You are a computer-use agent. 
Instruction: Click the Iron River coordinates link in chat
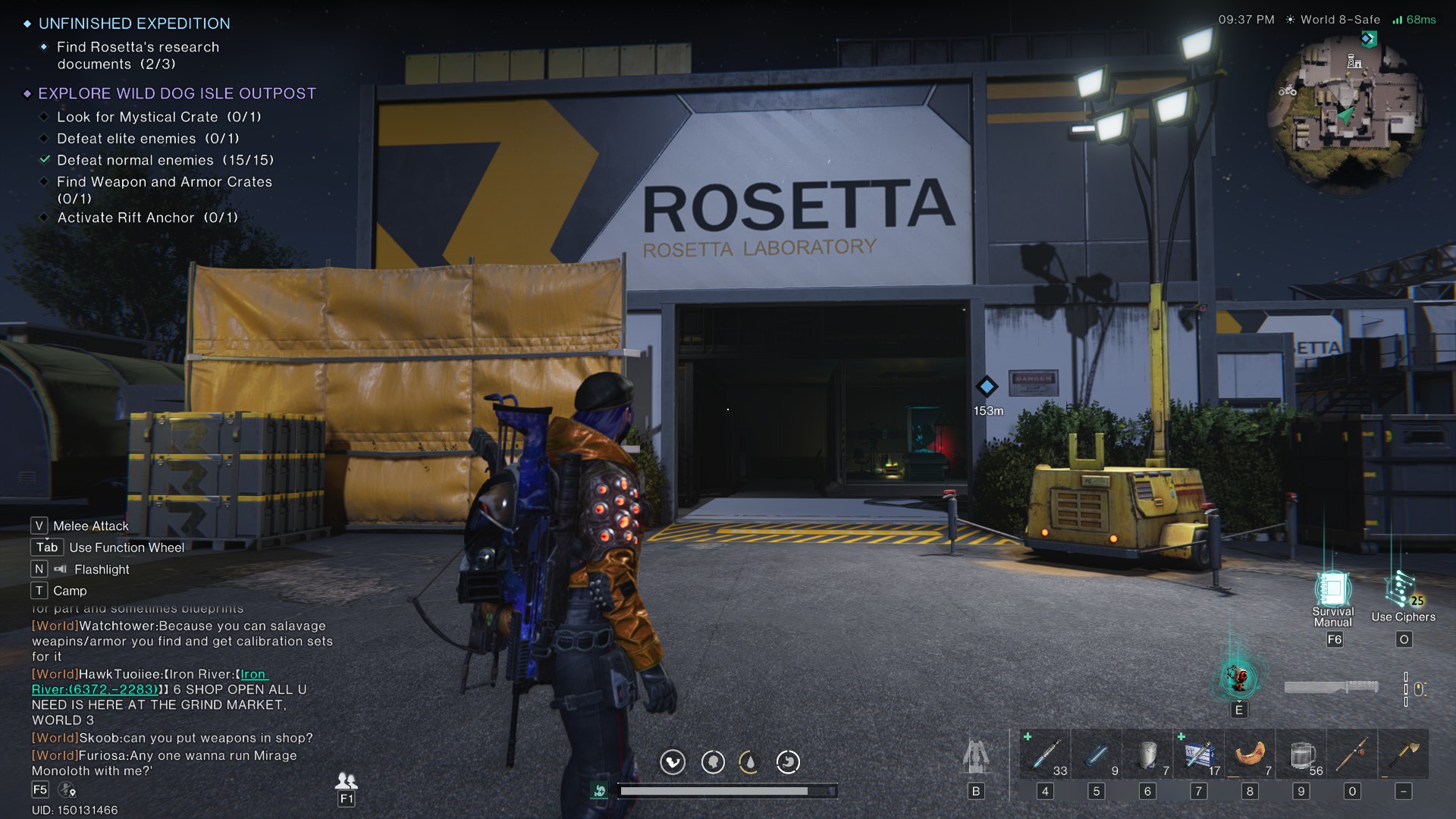[x=95, y=689]
